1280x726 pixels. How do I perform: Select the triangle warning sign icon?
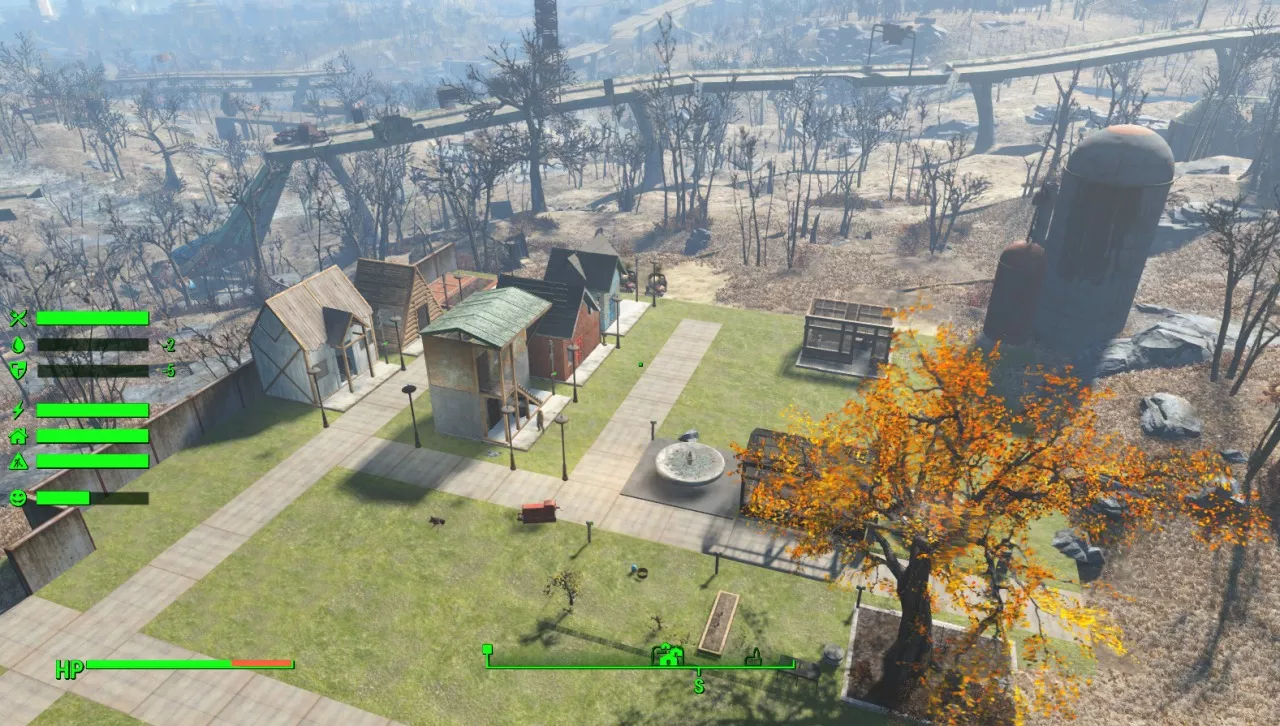(18, 461)
